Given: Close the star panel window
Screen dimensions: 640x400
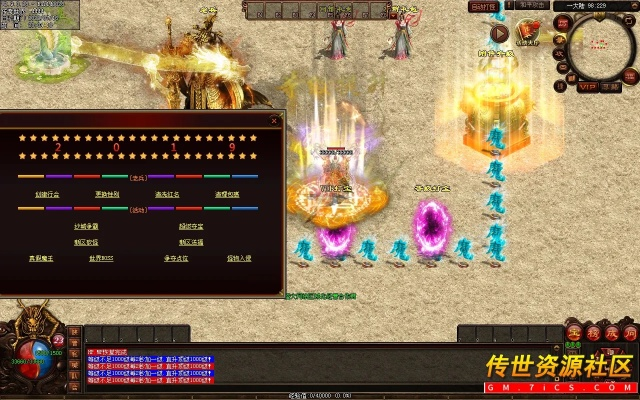Looking at the screenshot, I should [x=275, y=121].
